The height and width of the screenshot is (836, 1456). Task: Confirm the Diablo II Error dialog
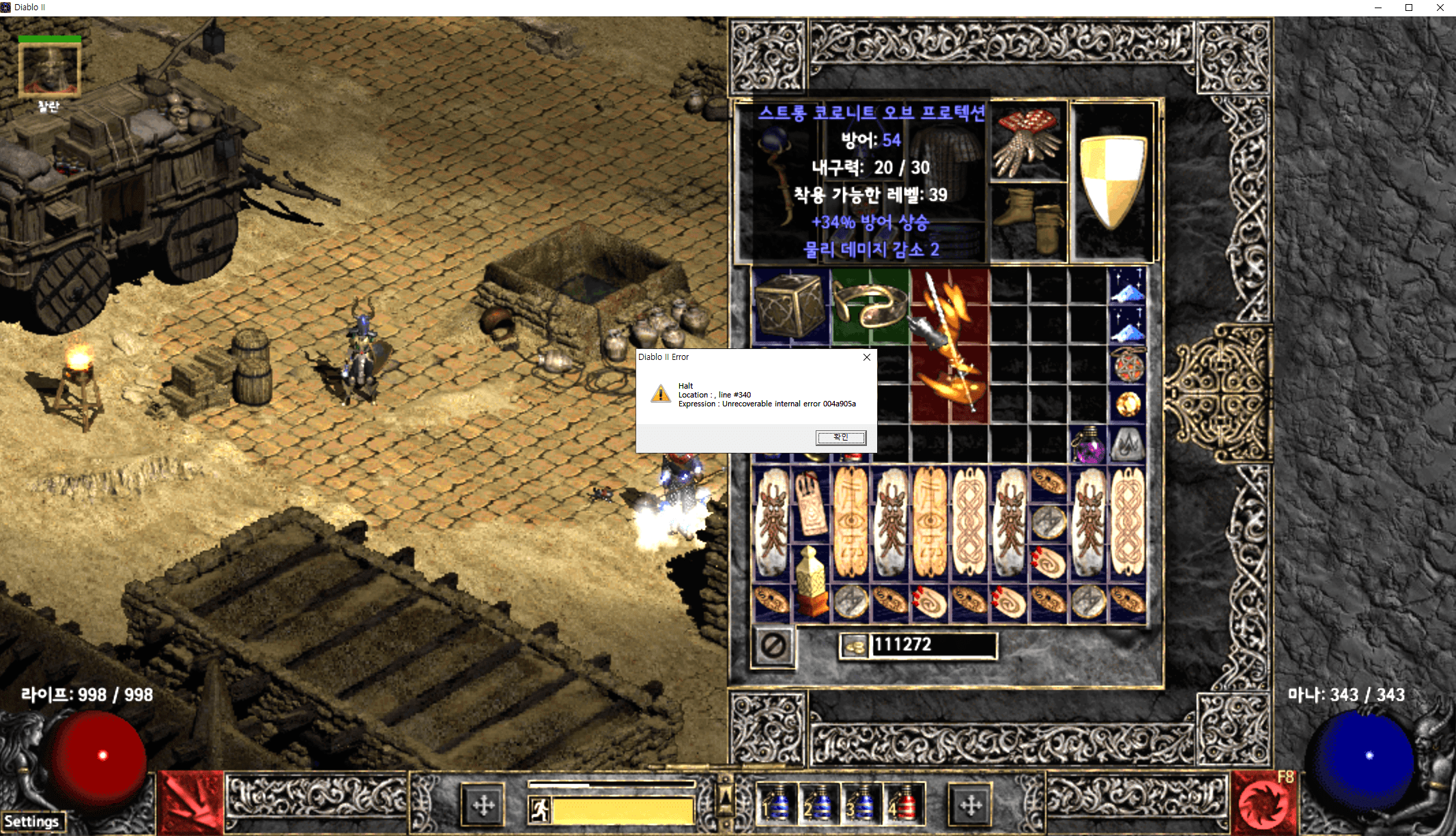841,437
